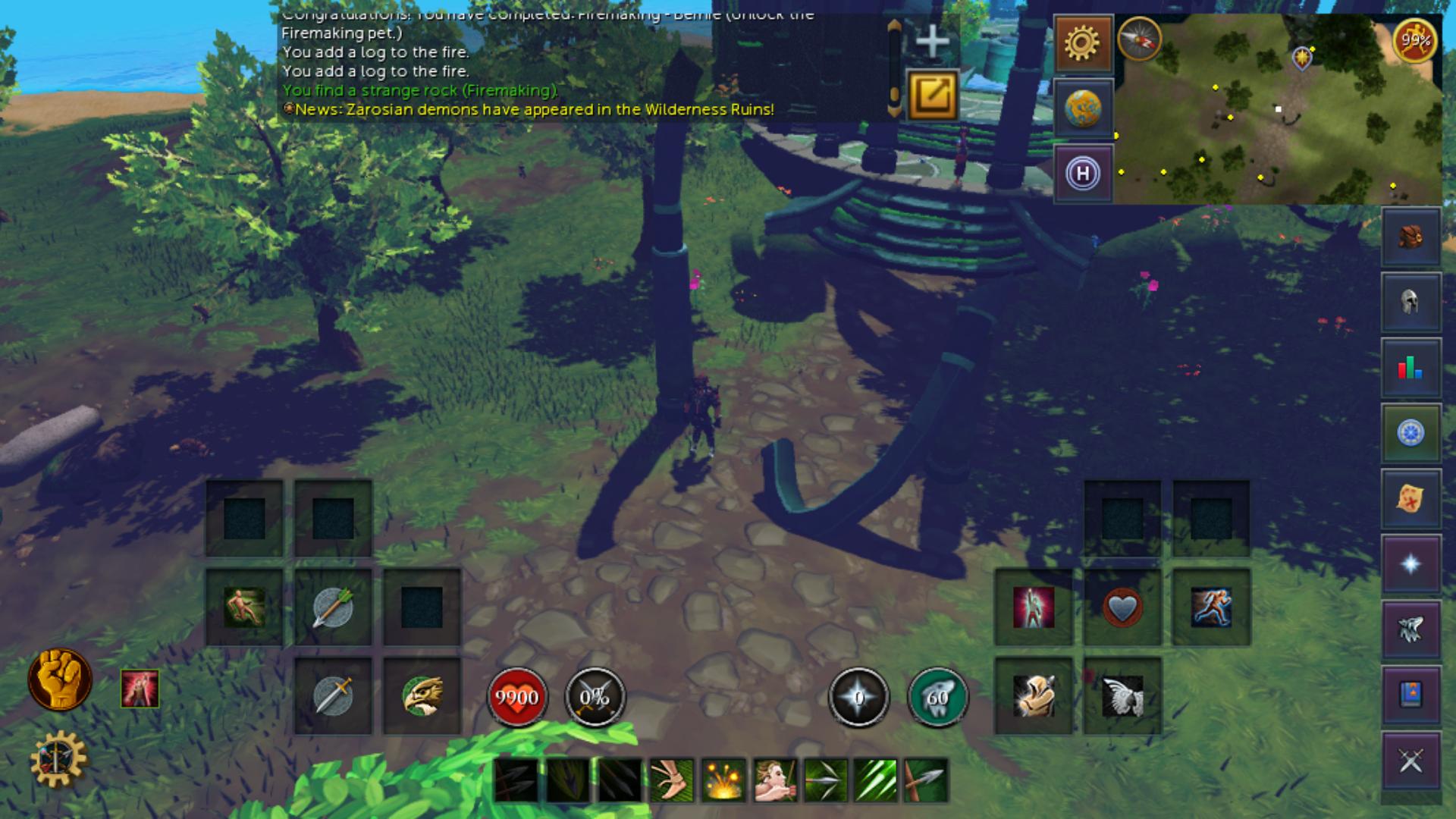Open the worn equipment helmet panel
1456x819 pixels.
pyautogui.click(x=1410, y=303)
